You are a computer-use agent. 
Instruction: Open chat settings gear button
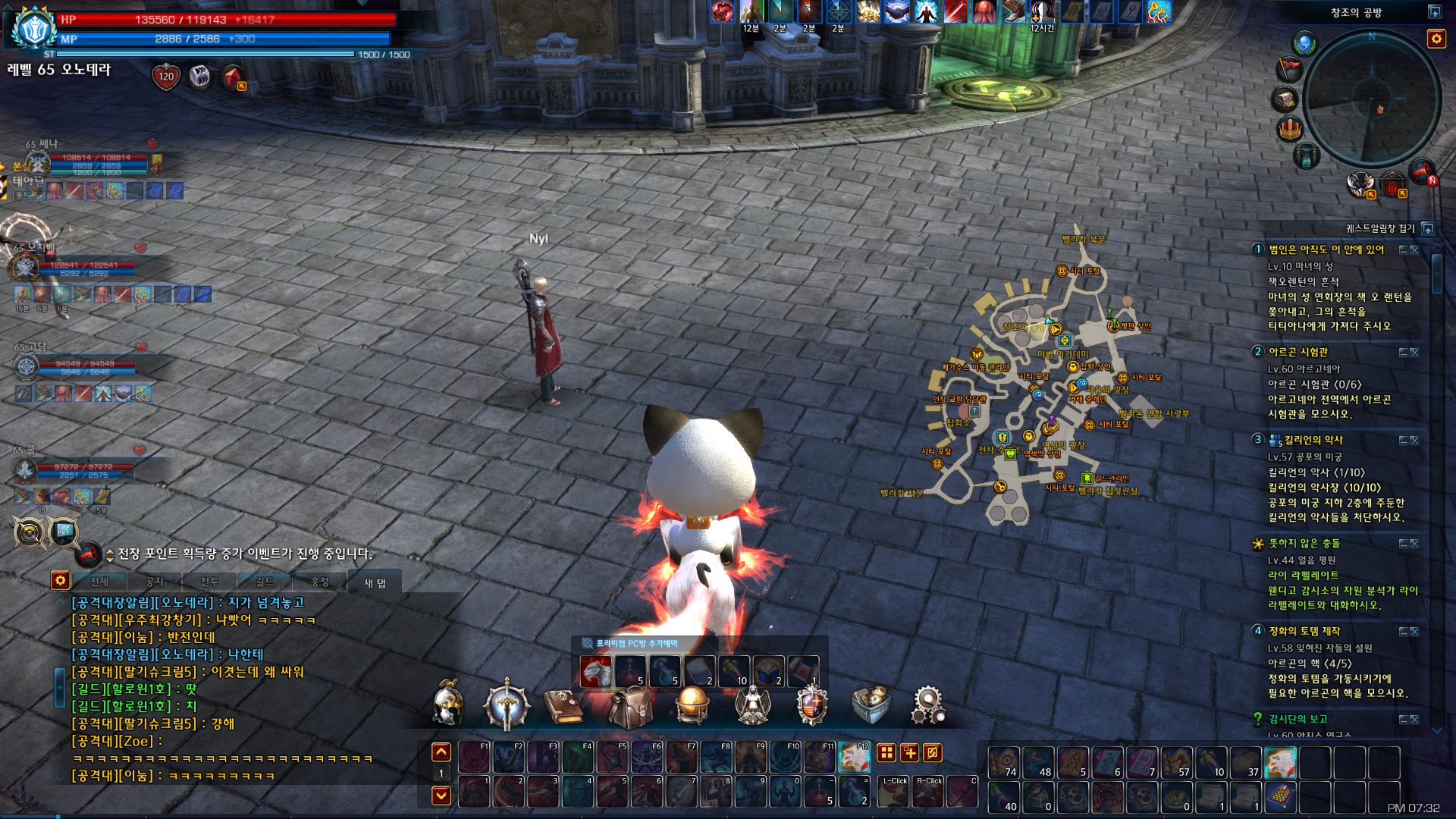(x=60, y=581)
